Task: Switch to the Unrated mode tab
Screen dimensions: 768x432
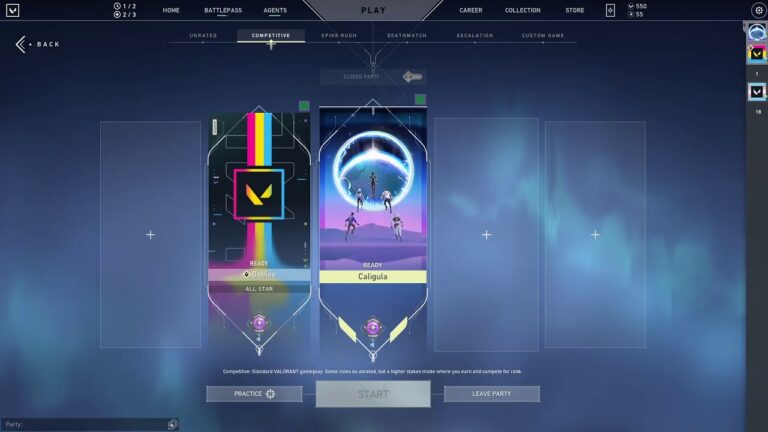Action: point(203,36)
